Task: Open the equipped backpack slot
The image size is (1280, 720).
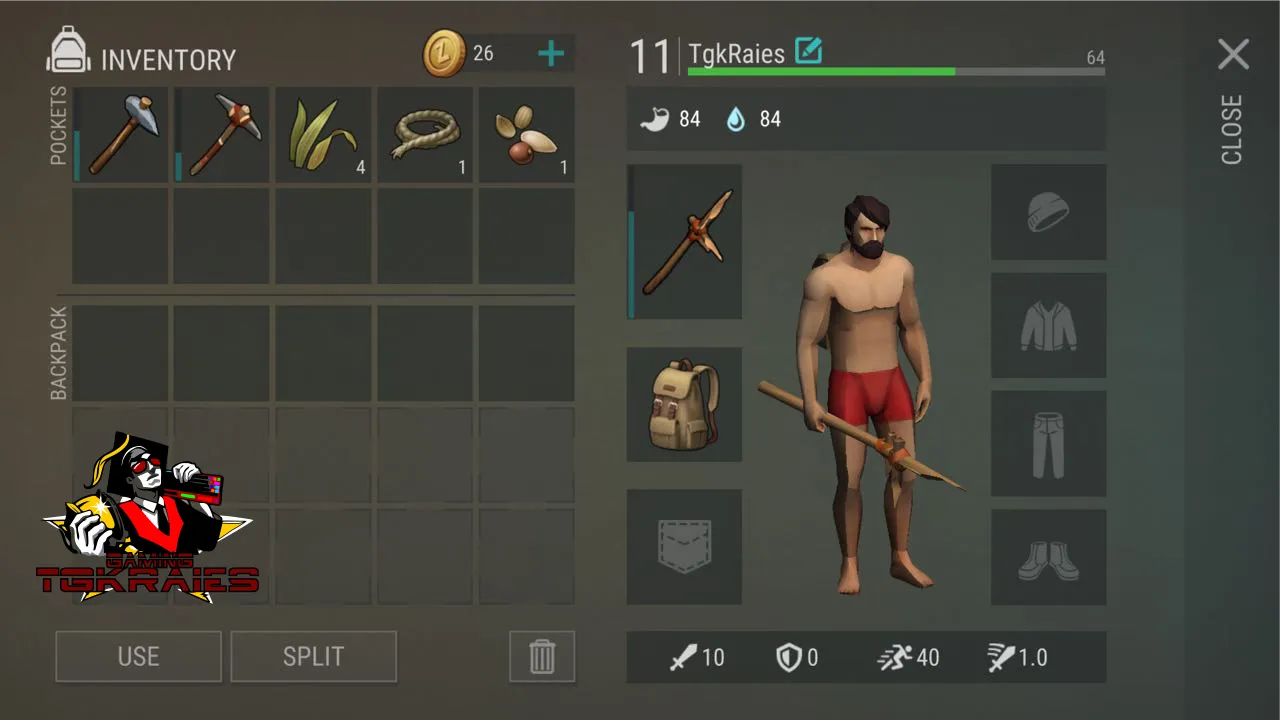Action: click(x=685, y=405)
